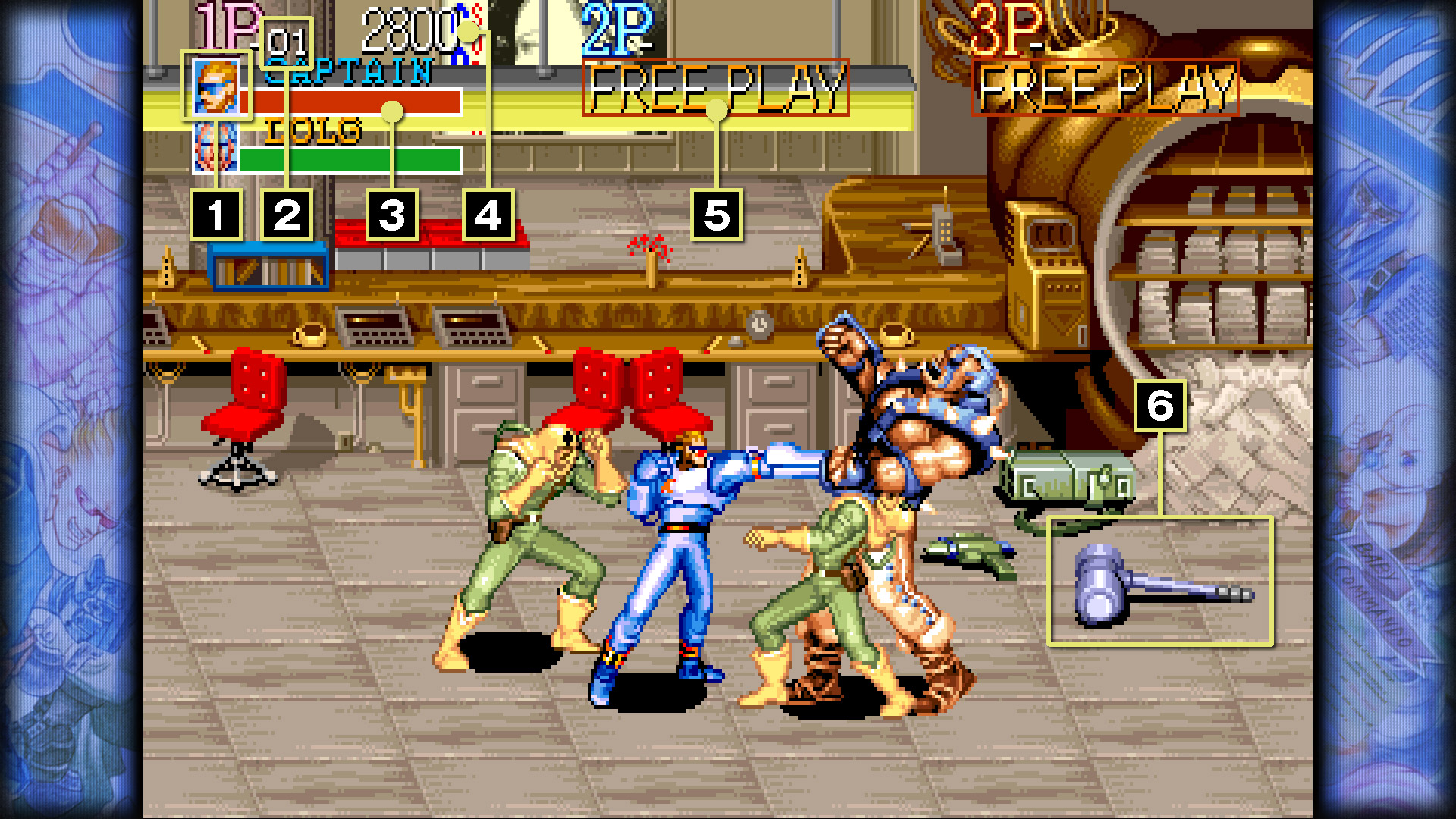Select callout marker number 5
Image resolution: width=1456 pixels, height=819 pixels.
[717, 215]
